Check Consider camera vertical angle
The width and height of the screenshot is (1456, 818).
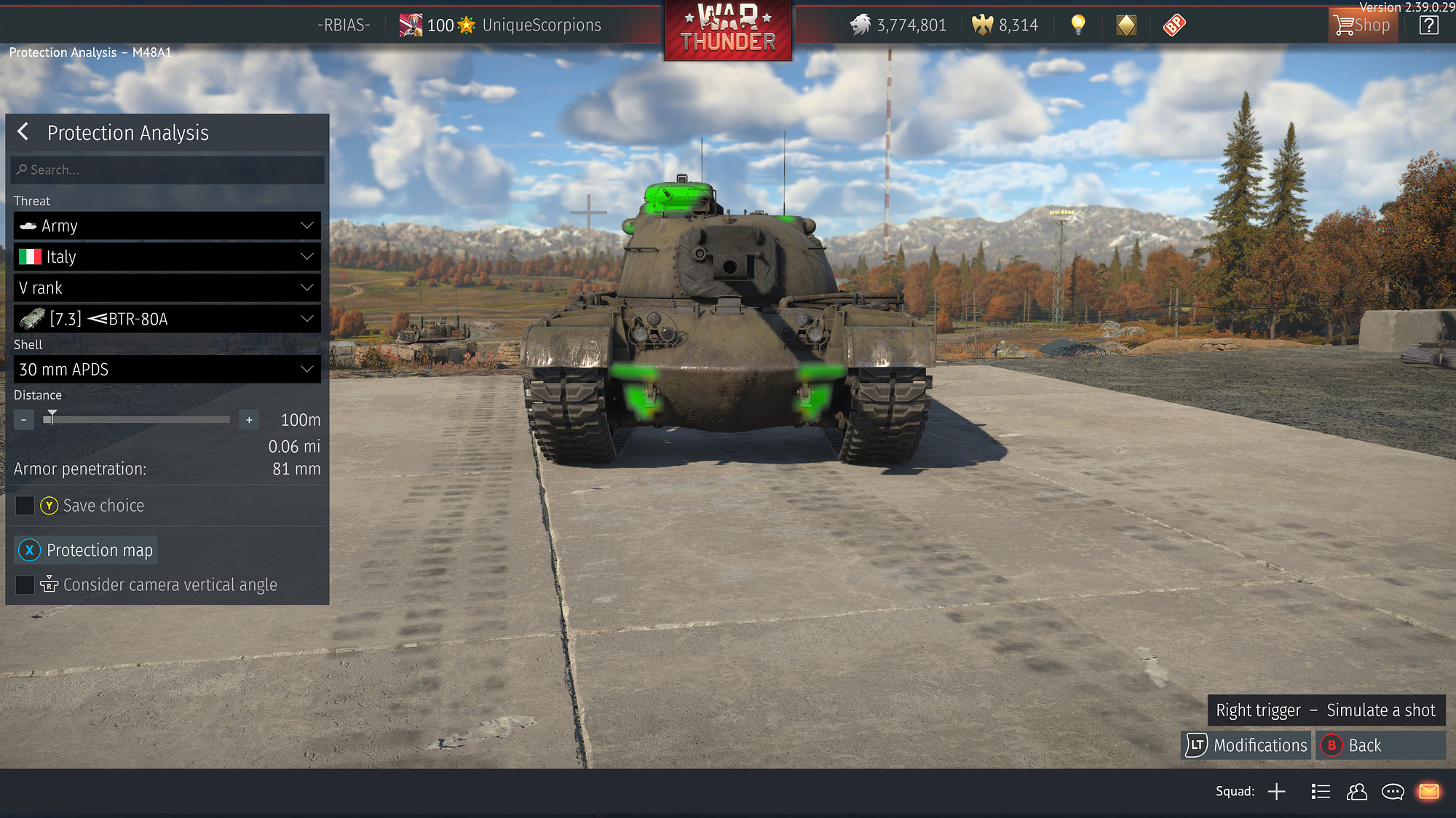point(25,584)
